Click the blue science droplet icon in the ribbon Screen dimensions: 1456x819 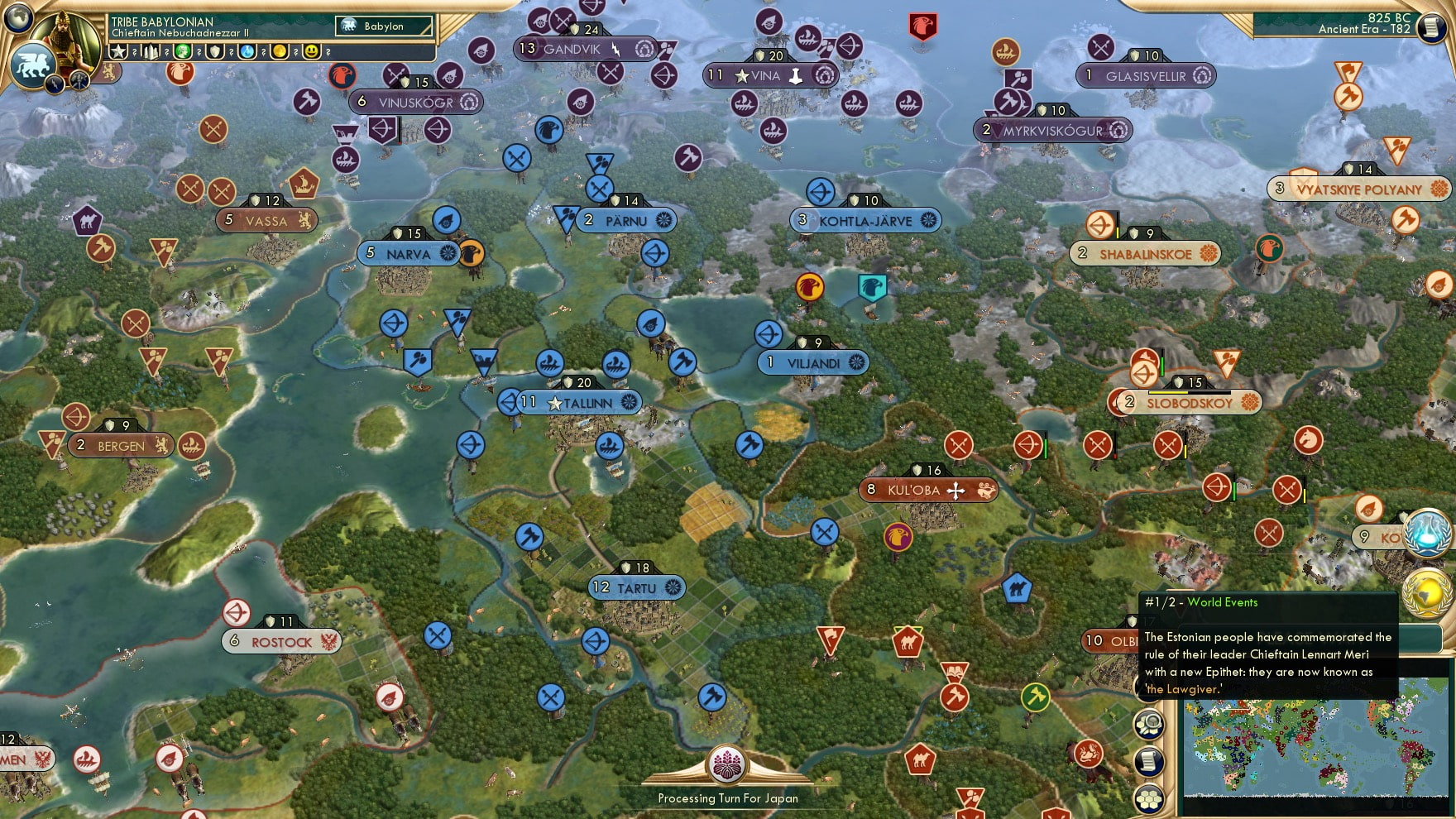tap(247, 51)
